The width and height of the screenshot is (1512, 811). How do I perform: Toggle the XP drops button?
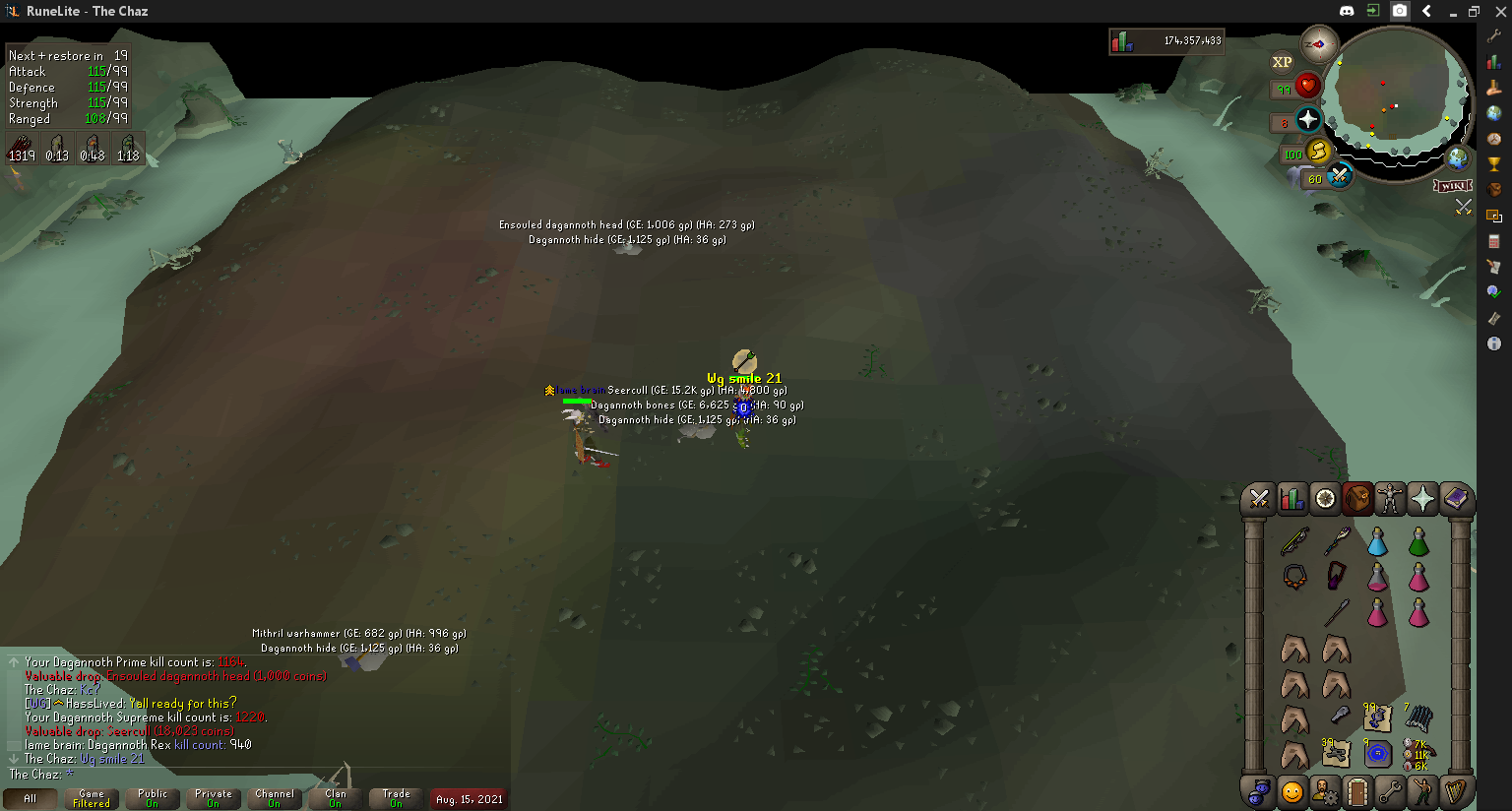(1282, 62)
